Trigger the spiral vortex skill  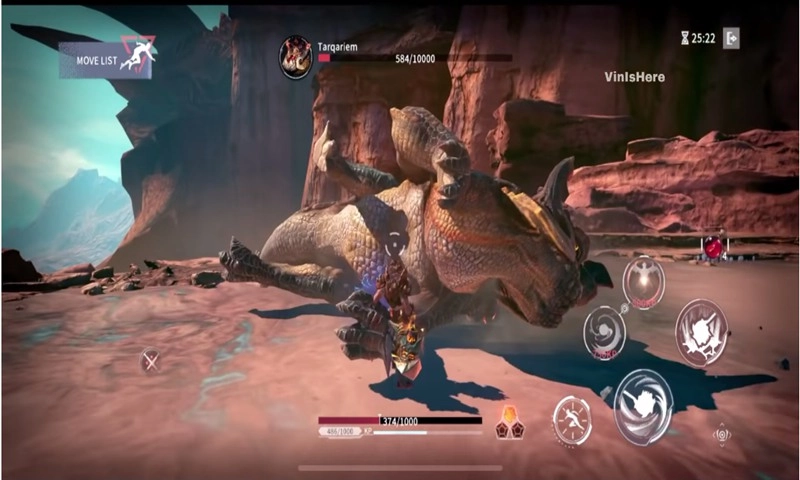(x=604, y=332)
